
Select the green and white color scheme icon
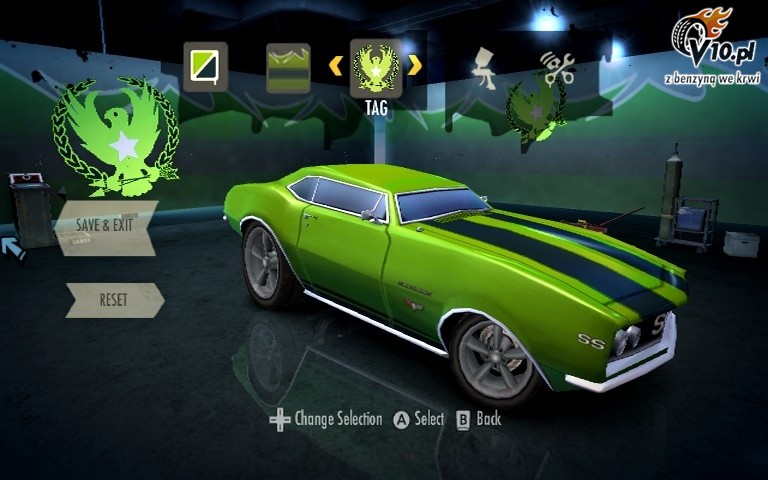click(205, 66)
